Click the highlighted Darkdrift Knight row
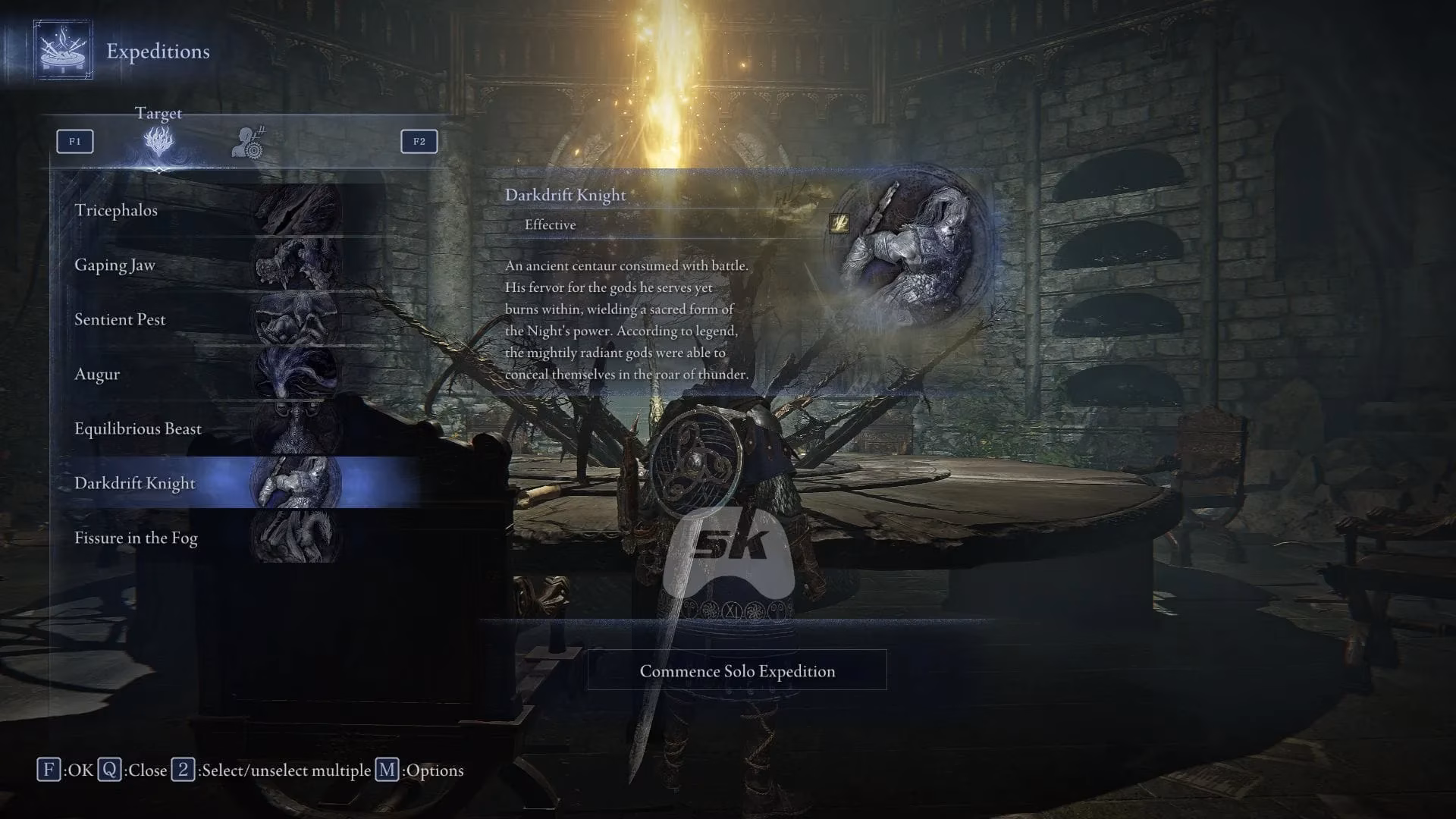The image size is (1456, 819). [205, 483]
